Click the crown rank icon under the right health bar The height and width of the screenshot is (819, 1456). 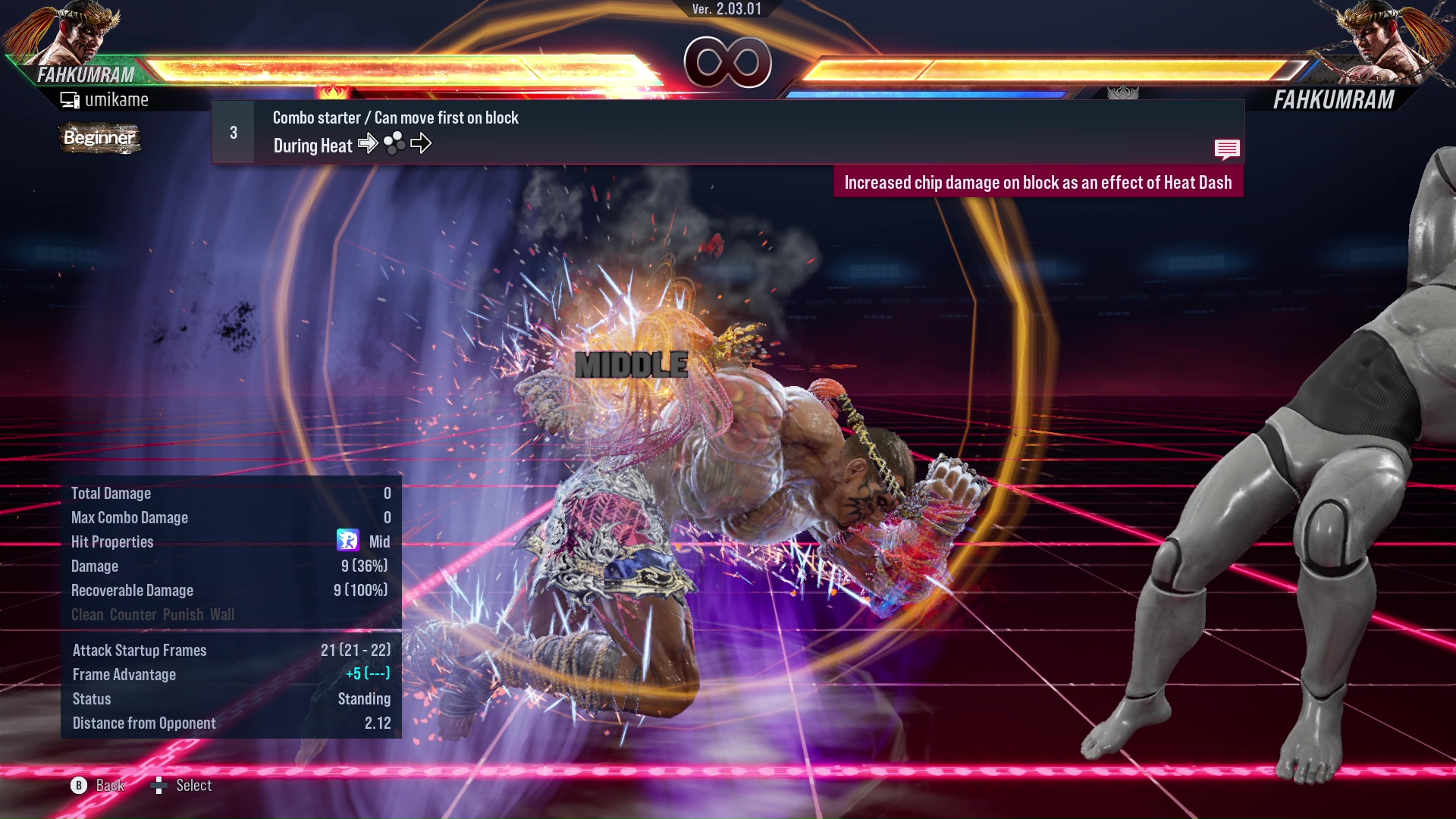1124,93
